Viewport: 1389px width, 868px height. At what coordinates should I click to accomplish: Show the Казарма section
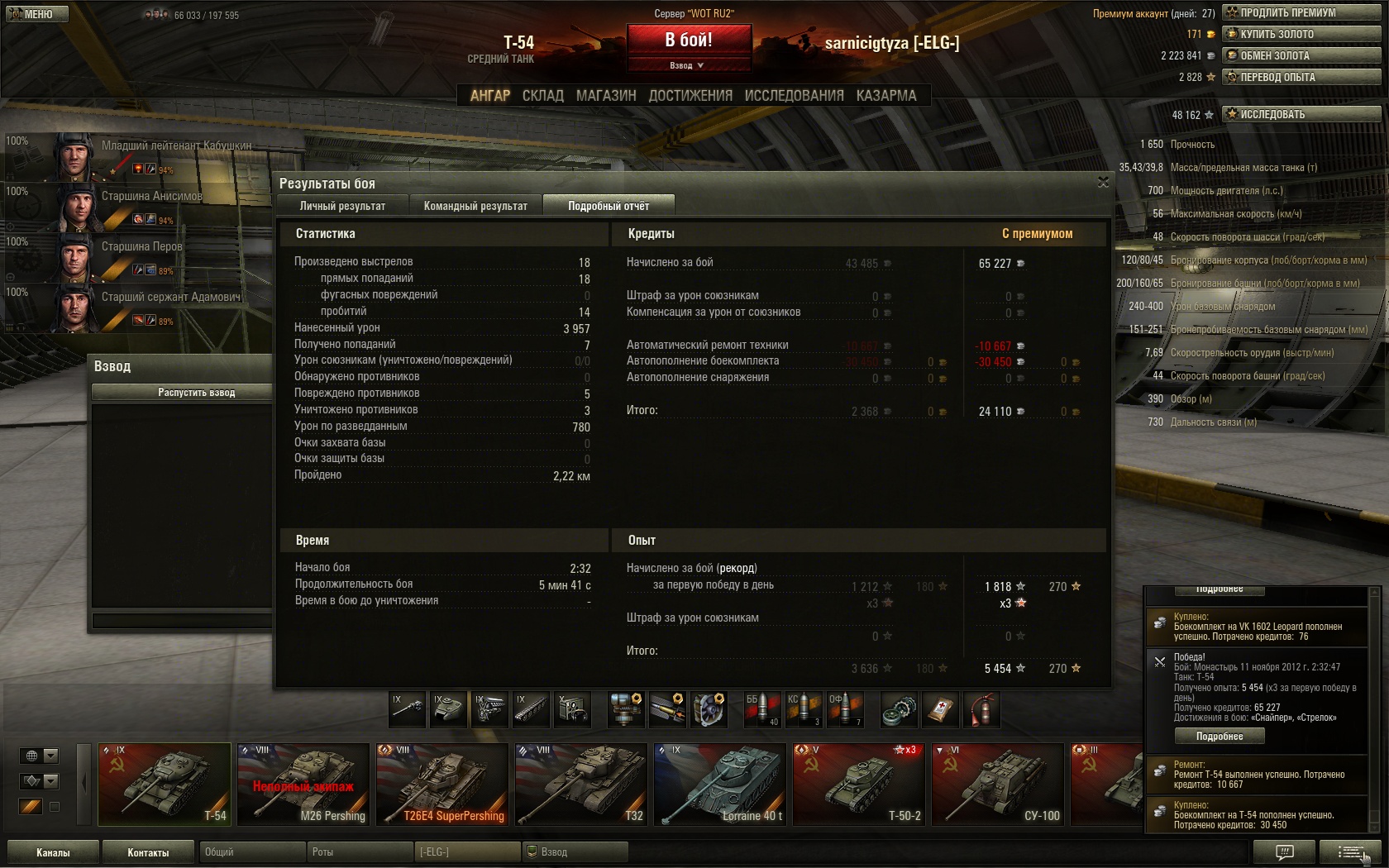click(886, 96)
